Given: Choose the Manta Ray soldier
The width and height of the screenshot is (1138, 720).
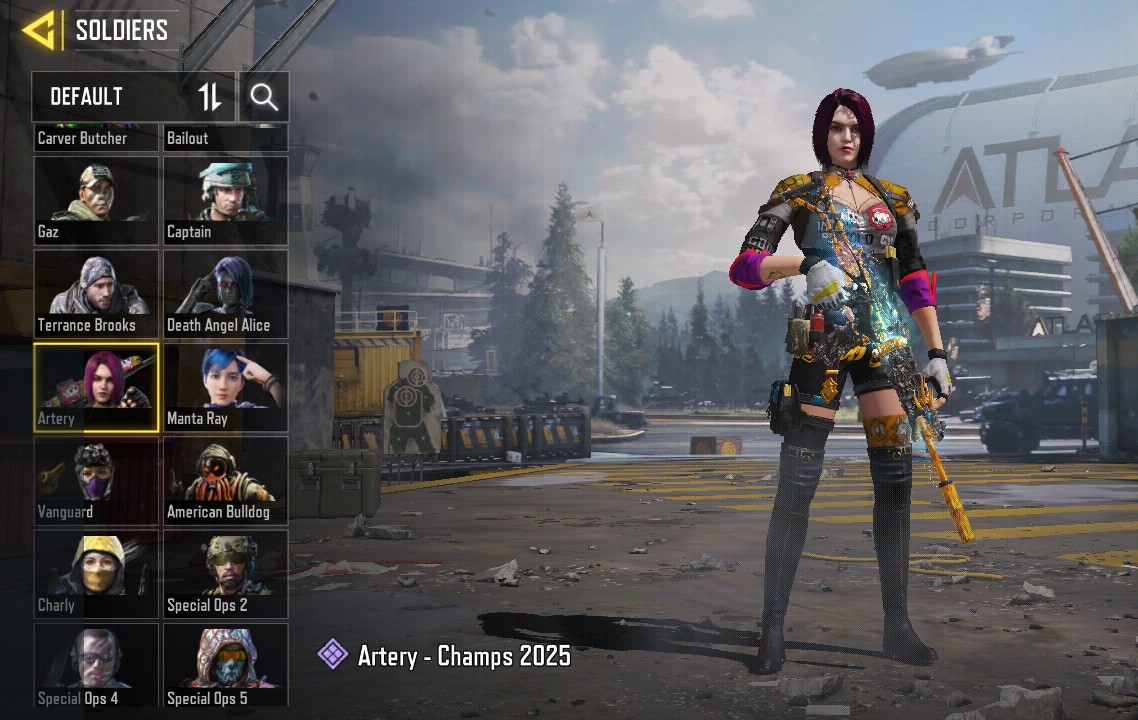Looking at the screenshot, I should point(225,387).
